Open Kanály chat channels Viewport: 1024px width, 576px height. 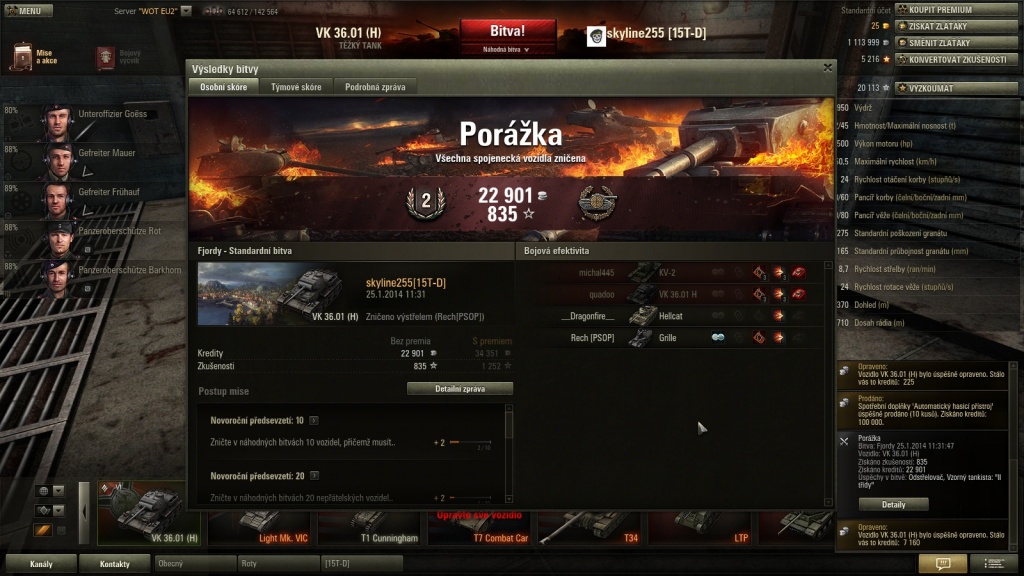coord(41,564)
